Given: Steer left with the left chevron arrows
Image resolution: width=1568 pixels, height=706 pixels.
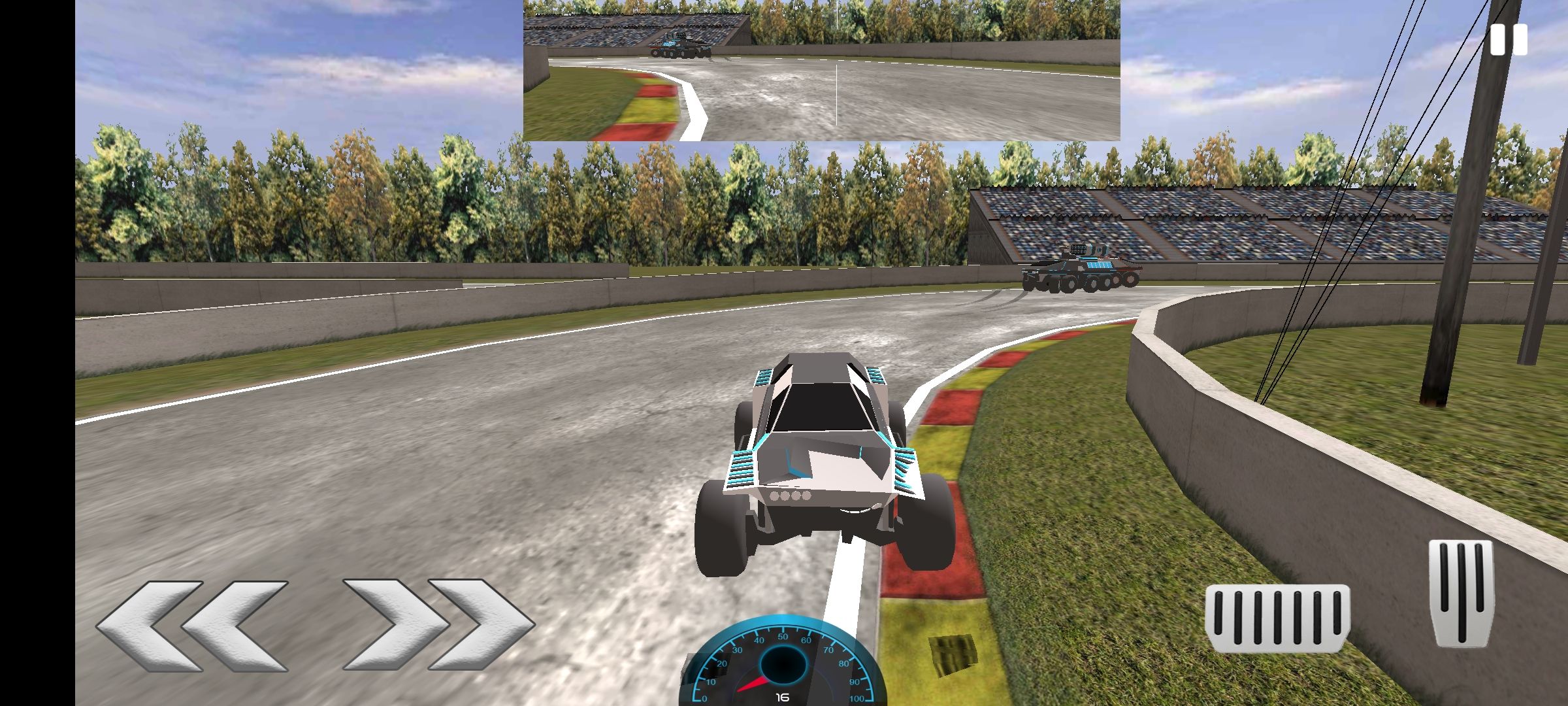Looking at the screenshot, I should click(192, 625).
